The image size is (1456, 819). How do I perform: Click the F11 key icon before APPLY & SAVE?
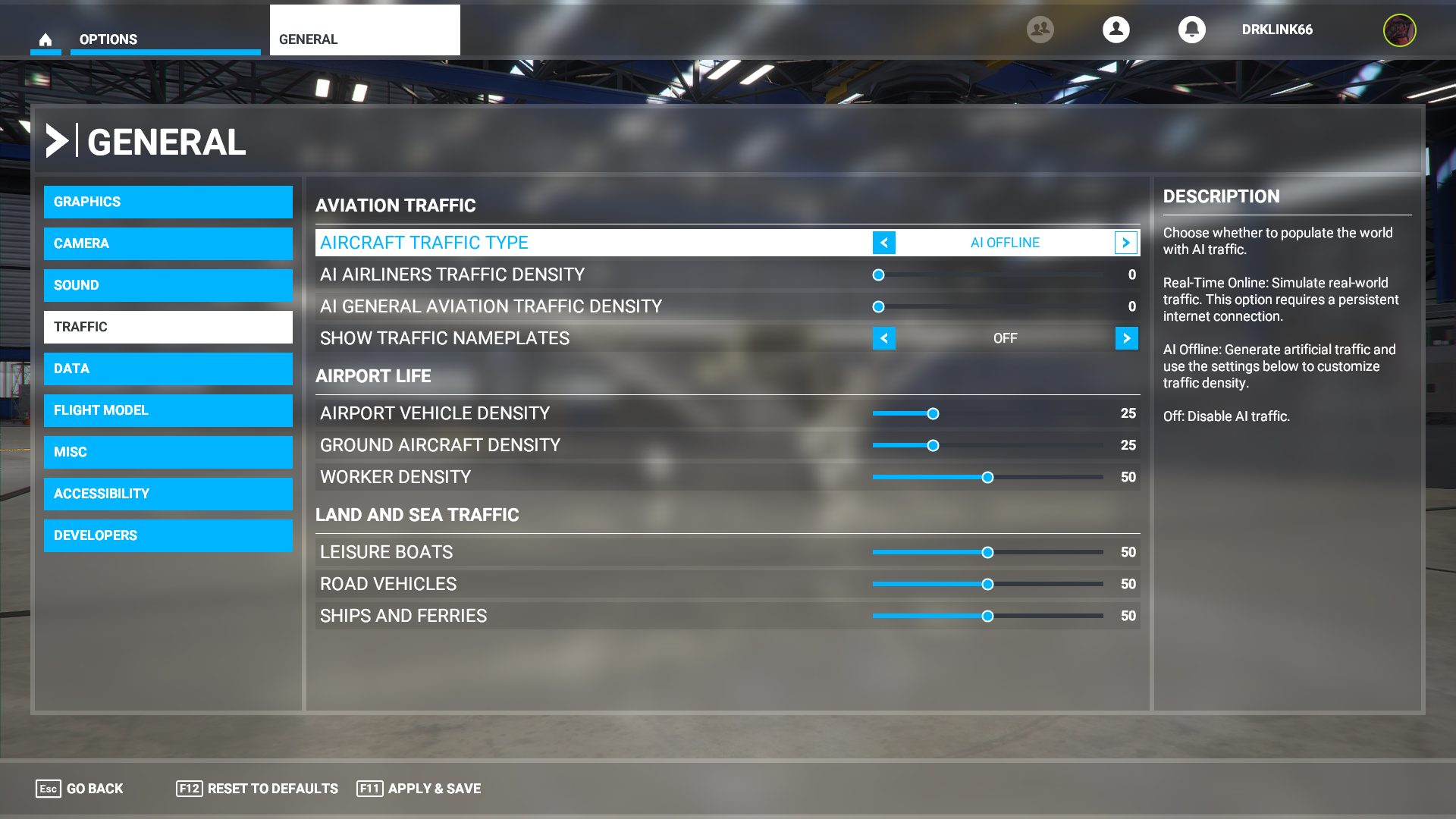(x=369, y=789)
